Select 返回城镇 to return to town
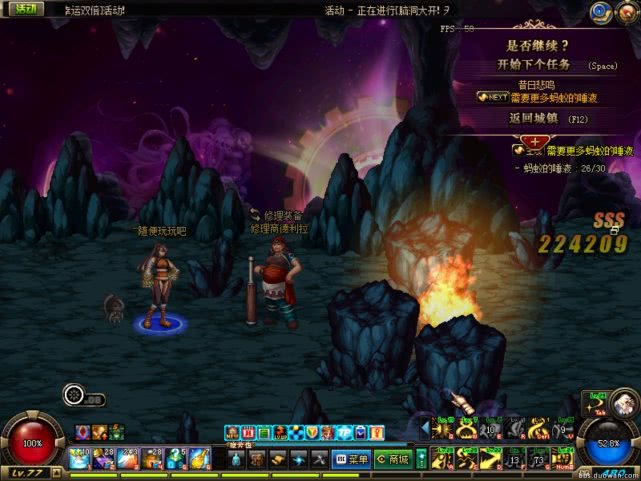 tap(533, 118)
